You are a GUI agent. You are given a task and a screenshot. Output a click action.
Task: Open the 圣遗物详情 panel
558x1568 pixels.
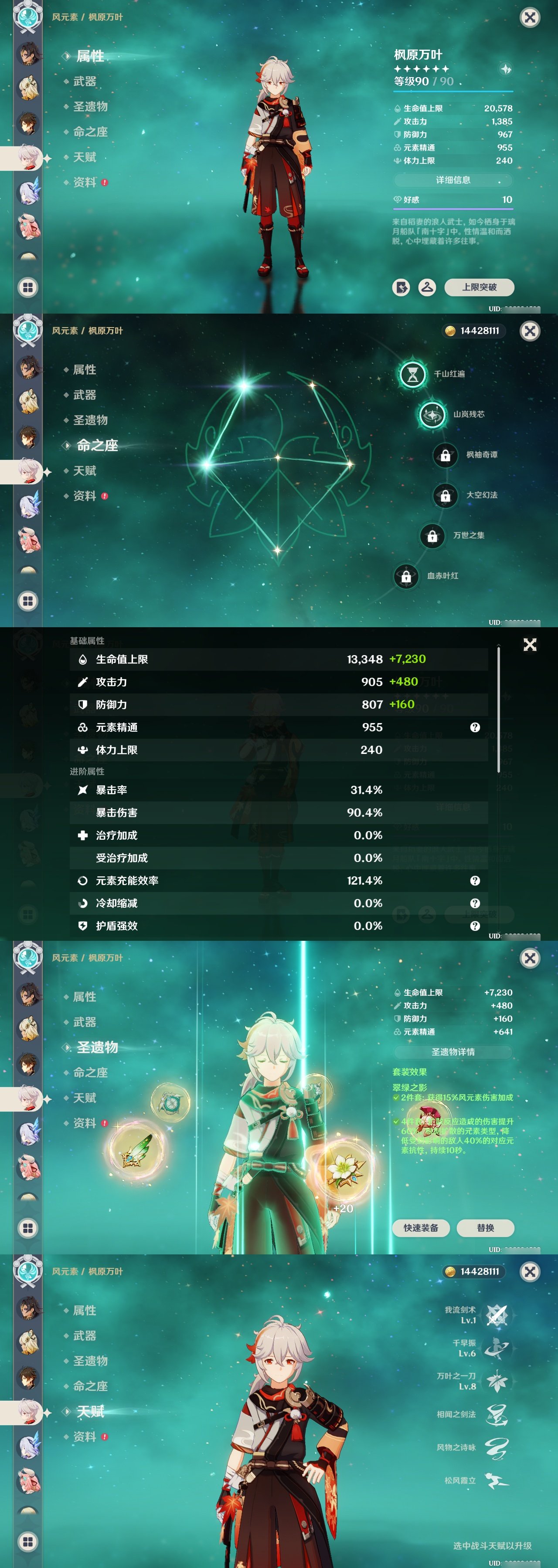point(454,1051)
